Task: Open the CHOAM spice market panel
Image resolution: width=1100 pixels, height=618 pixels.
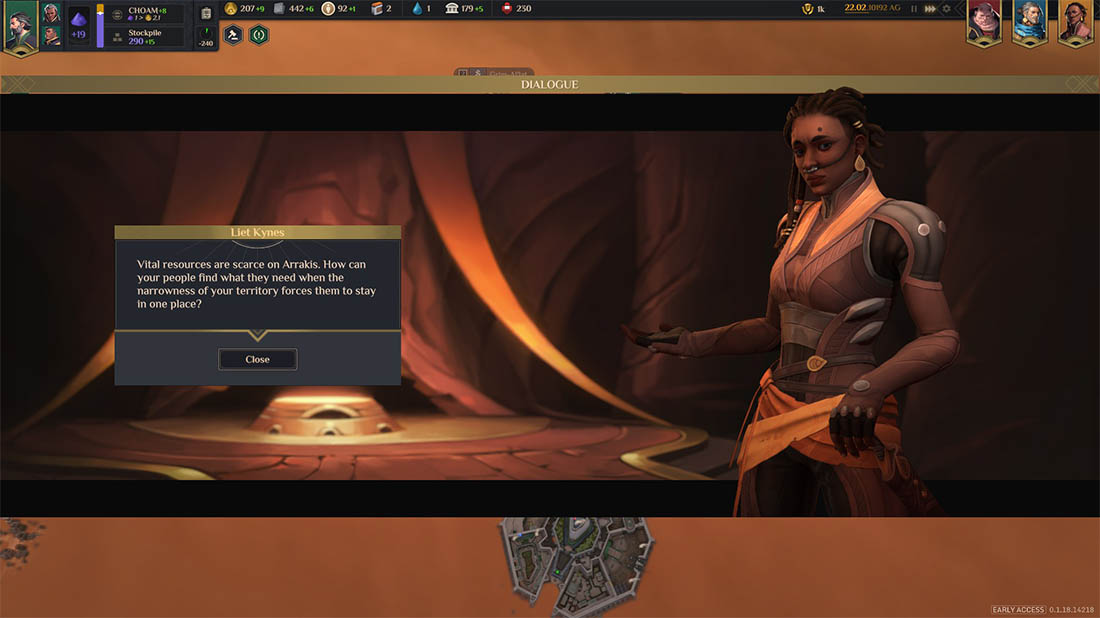Action: click(x=146, y=14)
